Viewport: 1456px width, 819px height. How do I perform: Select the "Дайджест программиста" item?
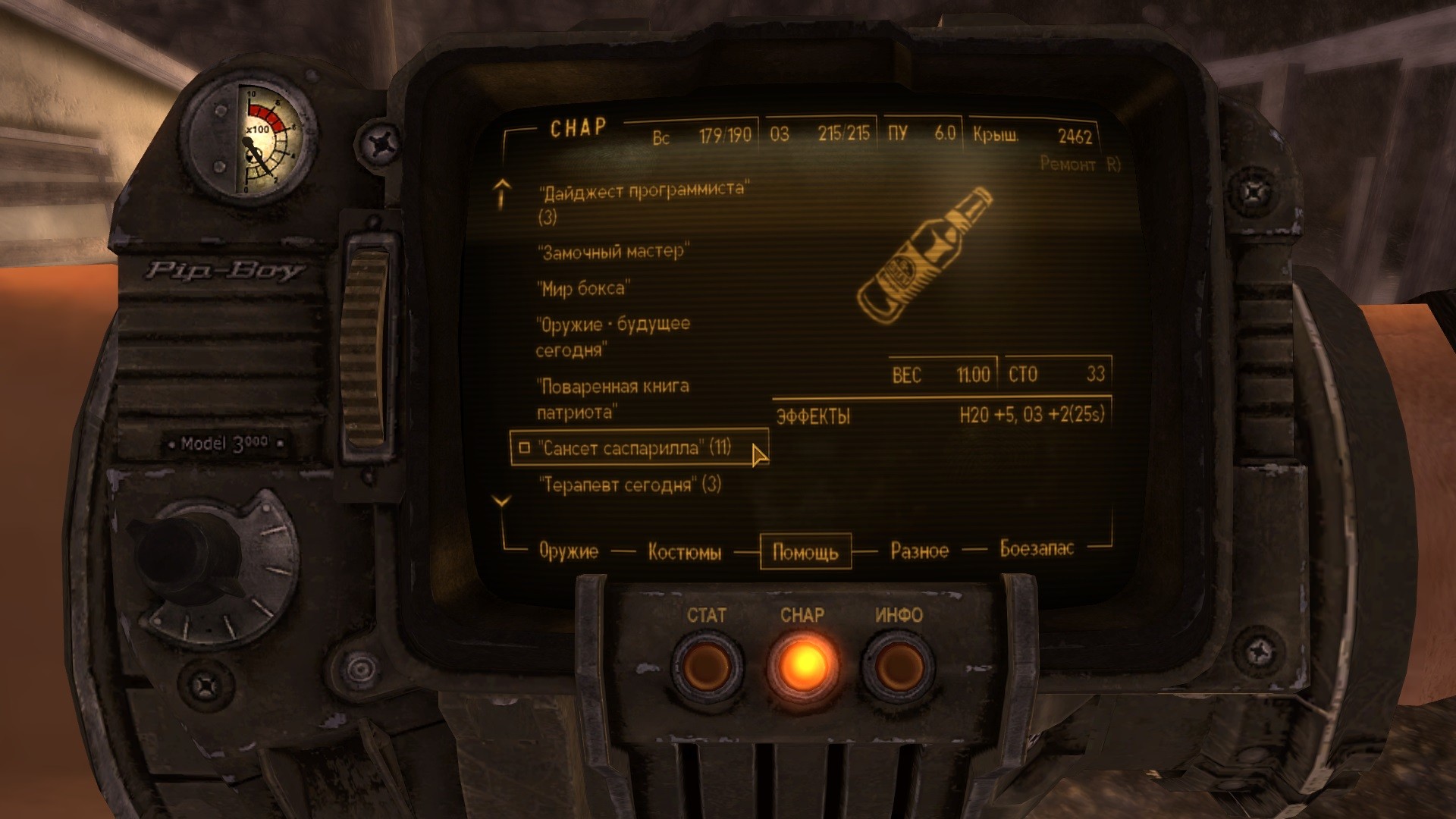(642, 191)
